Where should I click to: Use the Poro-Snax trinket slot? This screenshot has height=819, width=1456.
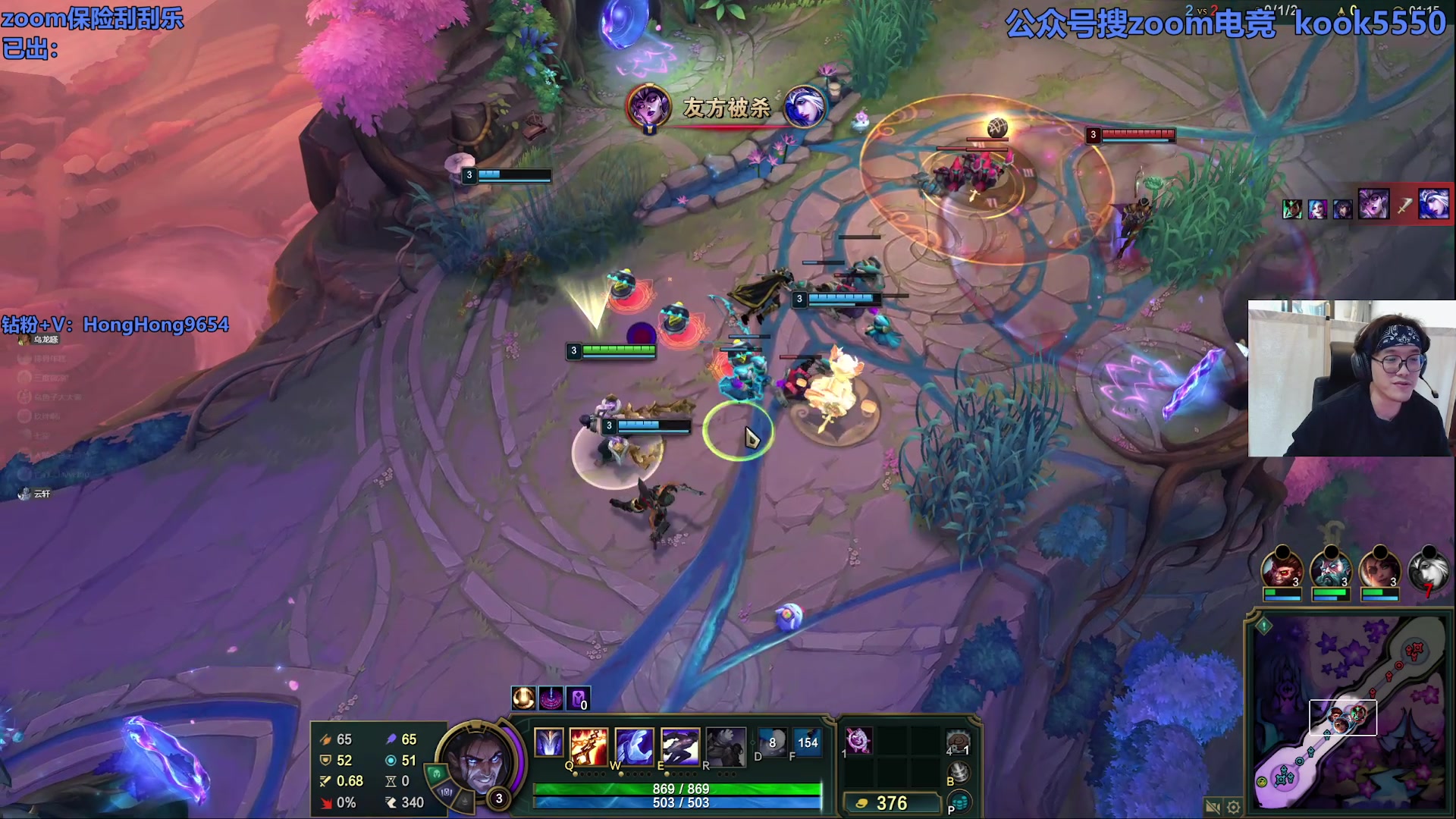tap(959, 742)
